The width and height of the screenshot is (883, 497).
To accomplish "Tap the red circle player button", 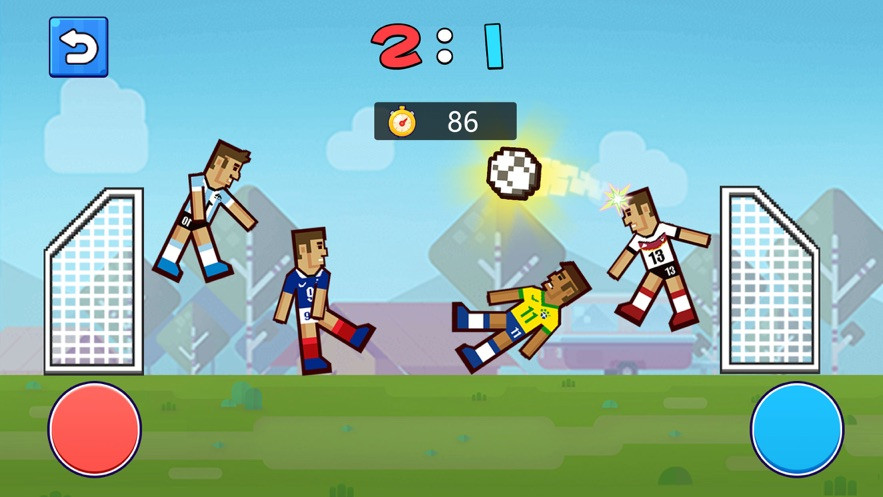I will pos(95,429).
